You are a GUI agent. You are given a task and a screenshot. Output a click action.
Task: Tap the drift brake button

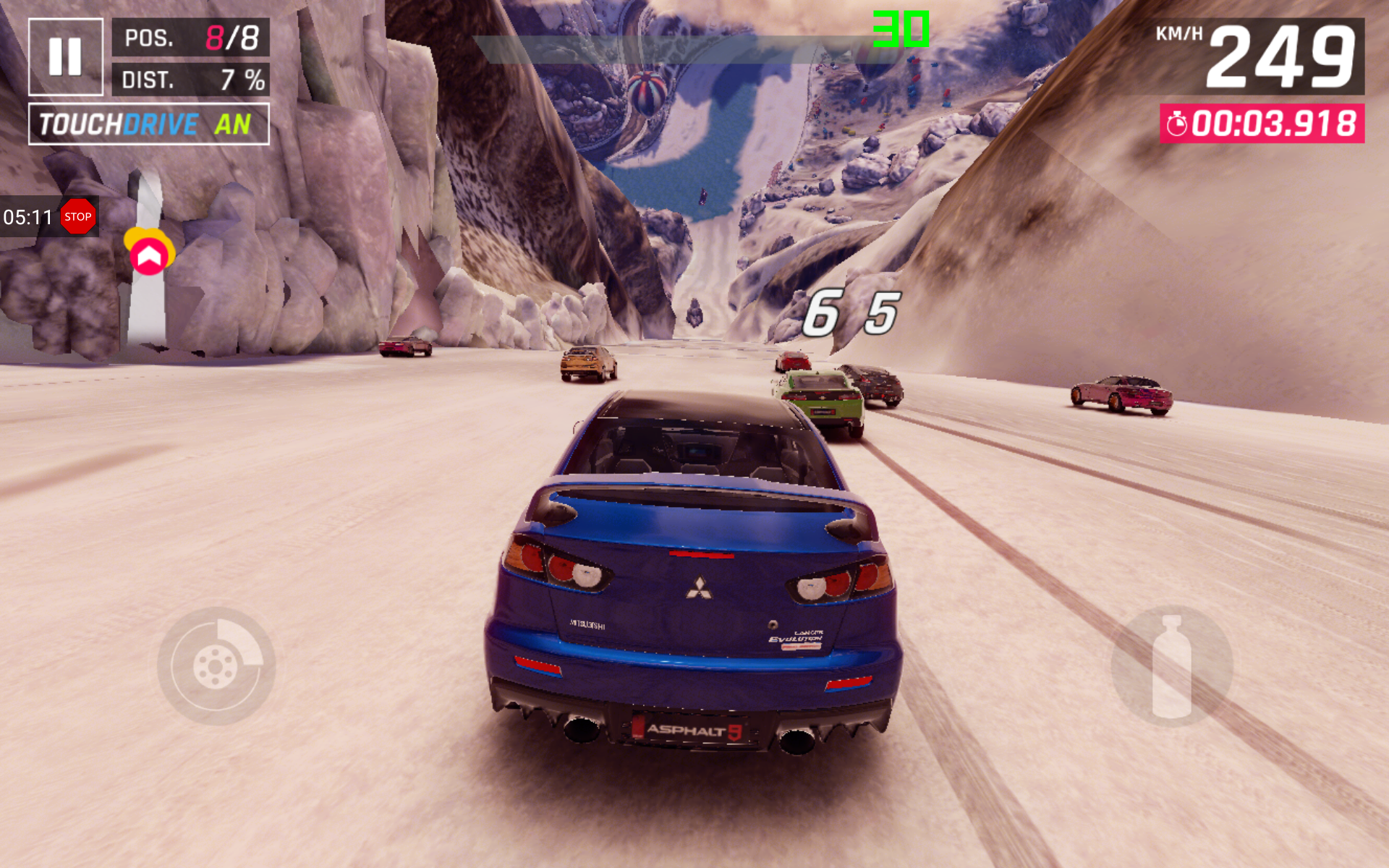216,666
